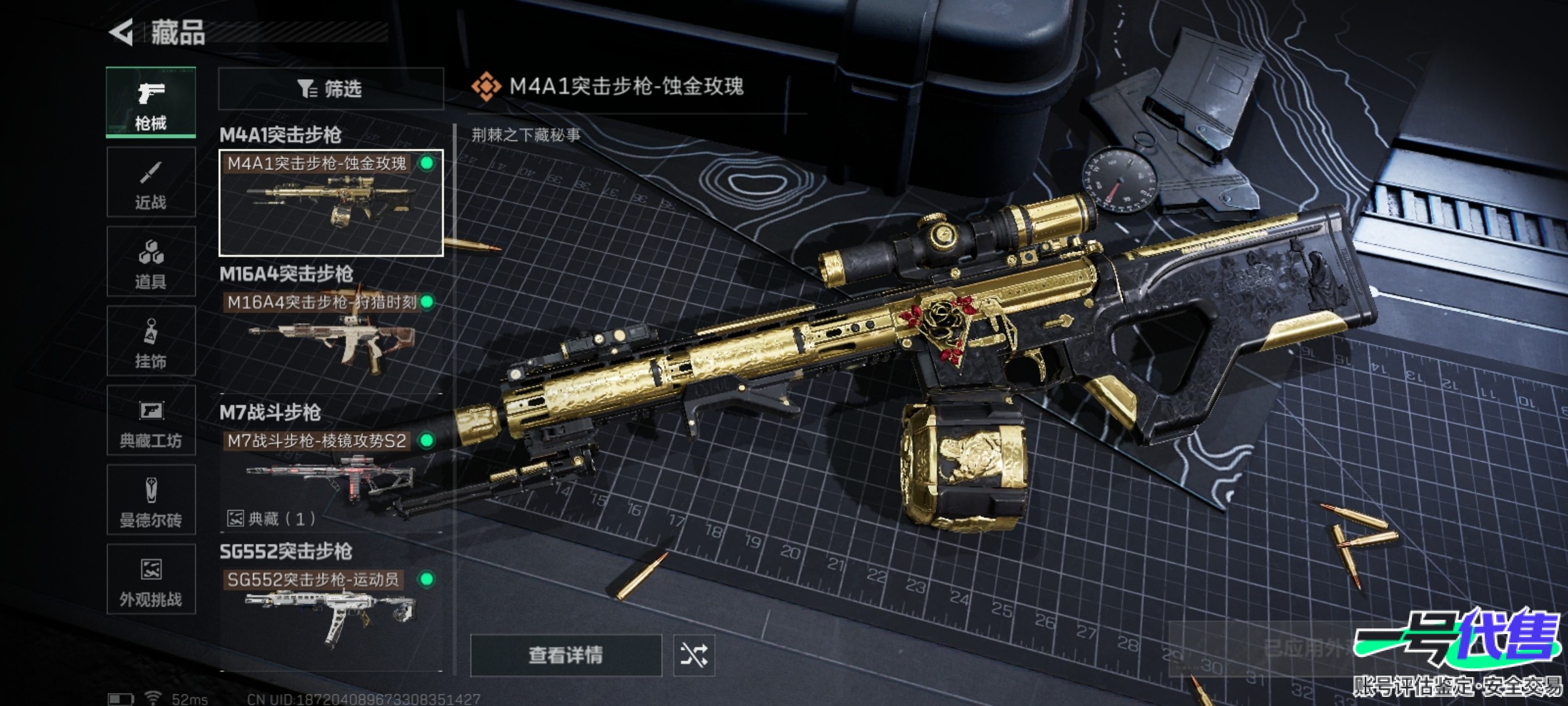Open the 典藏工坊 workshop tab

tap(151, 421)
